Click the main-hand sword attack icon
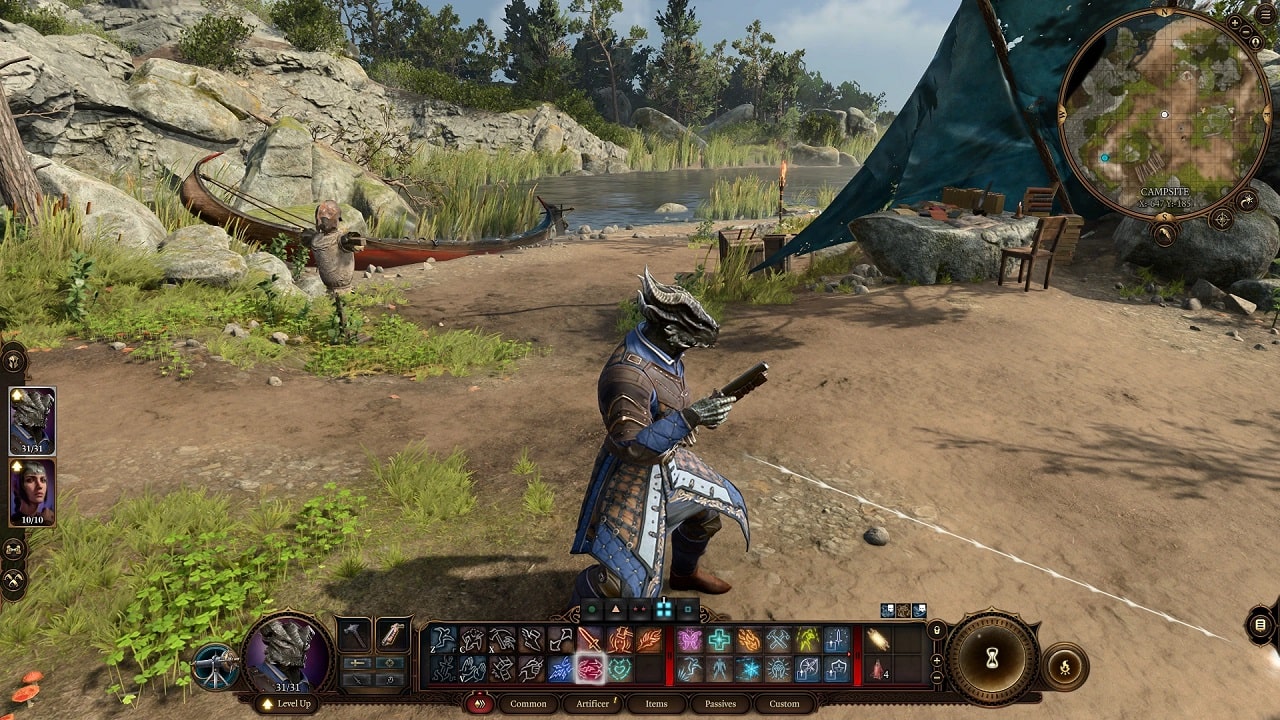Viewport: 1280px width, 720px height. [590, 637]
